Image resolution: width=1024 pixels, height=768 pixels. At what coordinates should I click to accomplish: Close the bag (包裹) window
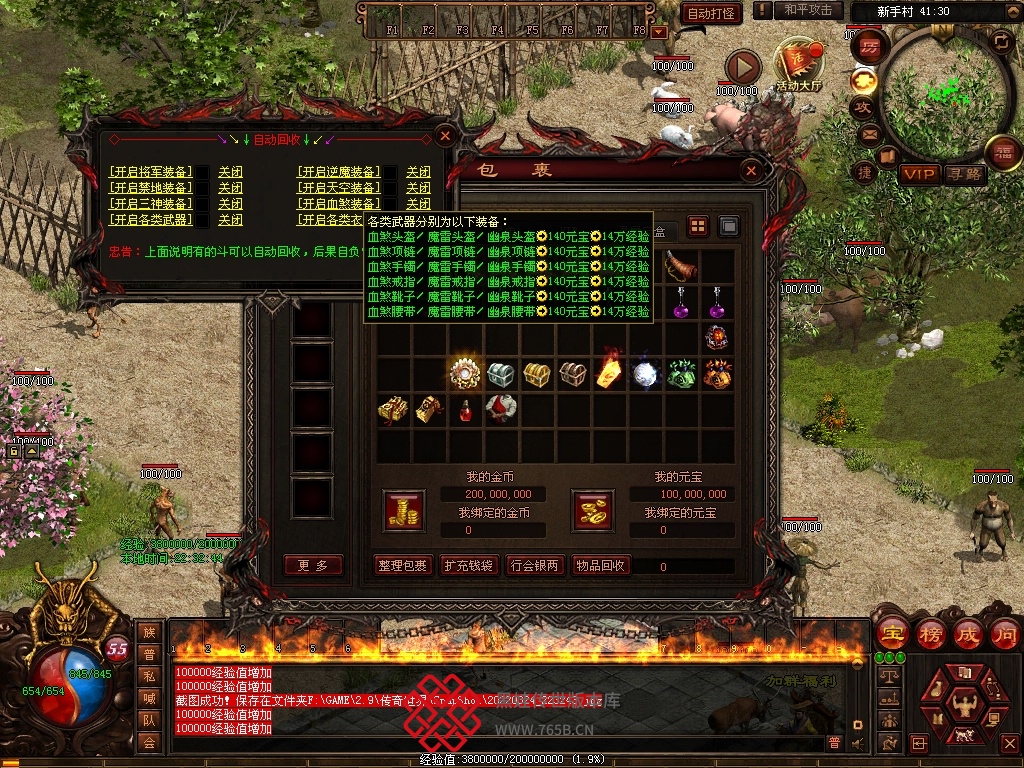(x=751, y=171)
